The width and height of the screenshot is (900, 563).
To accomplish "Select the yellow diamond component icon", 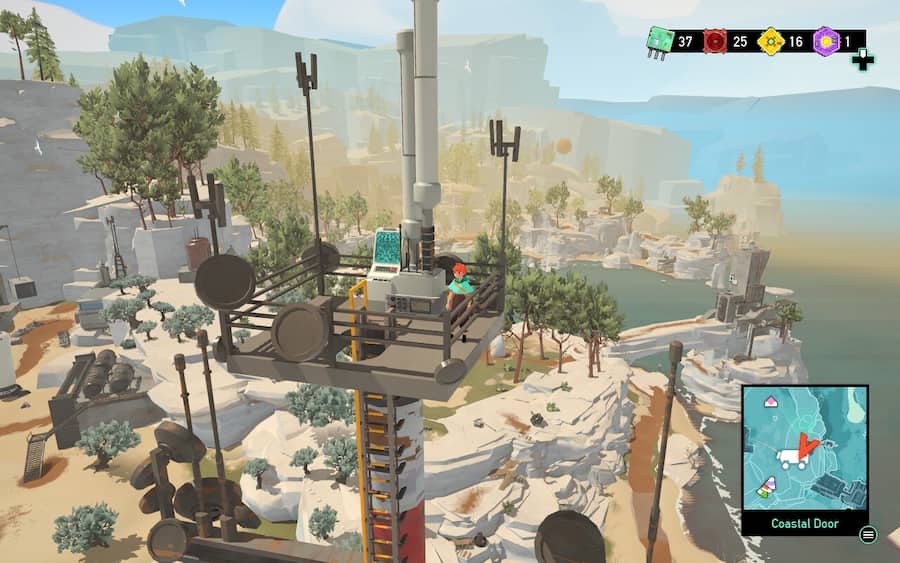I will coord(770,42).
